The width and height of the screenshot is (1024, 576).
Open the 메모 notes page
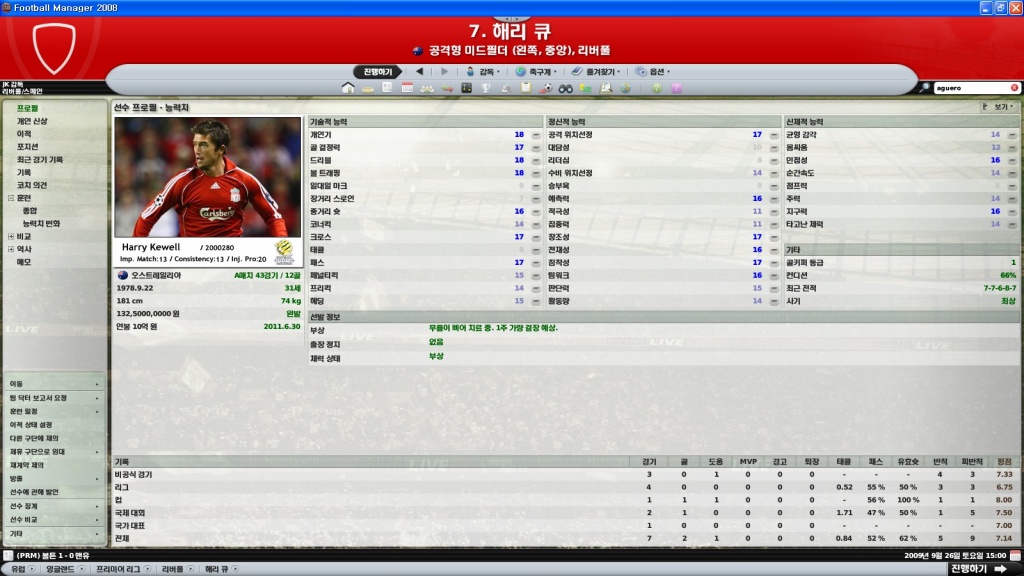[x=24, y=262]
